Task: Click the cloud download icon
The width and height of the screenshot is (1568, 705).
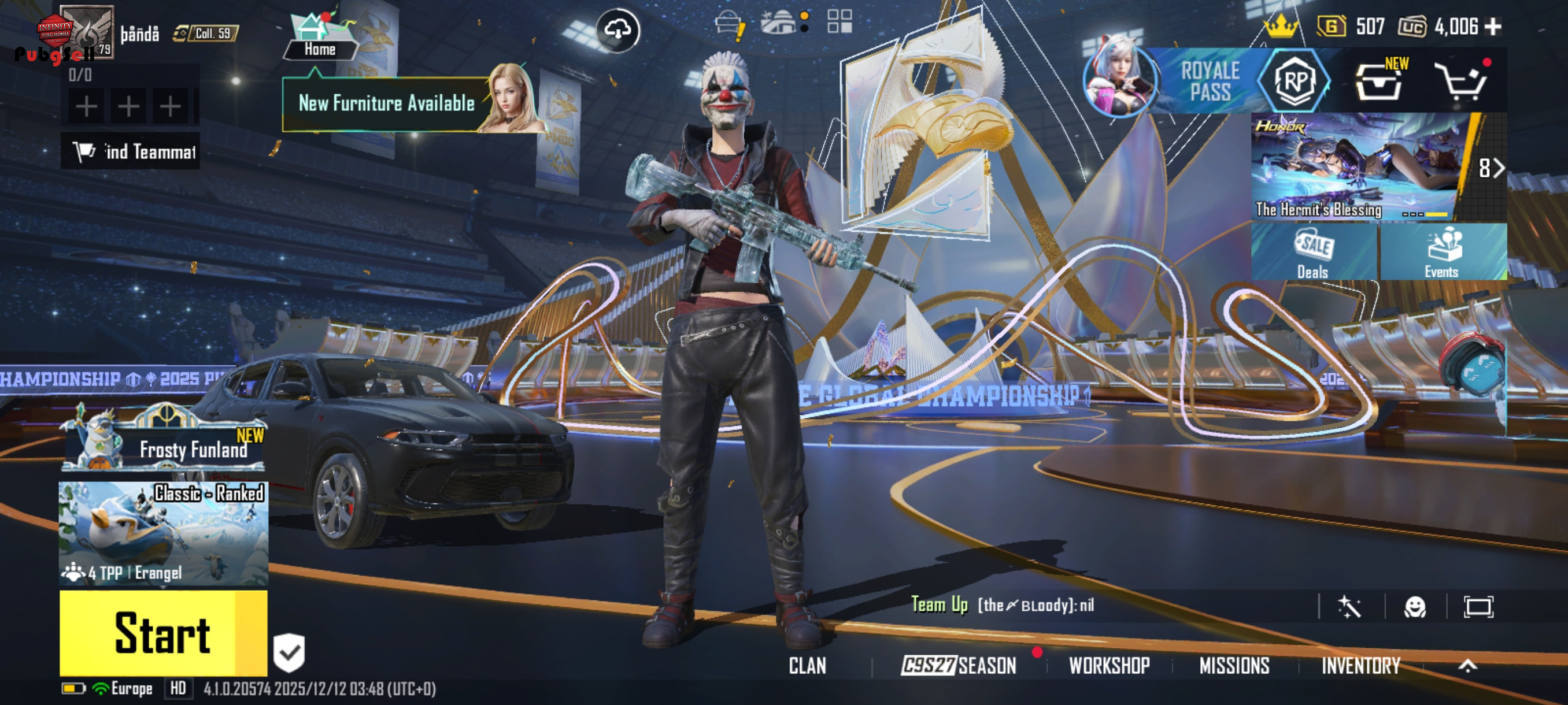Action: tap(617, 30)
